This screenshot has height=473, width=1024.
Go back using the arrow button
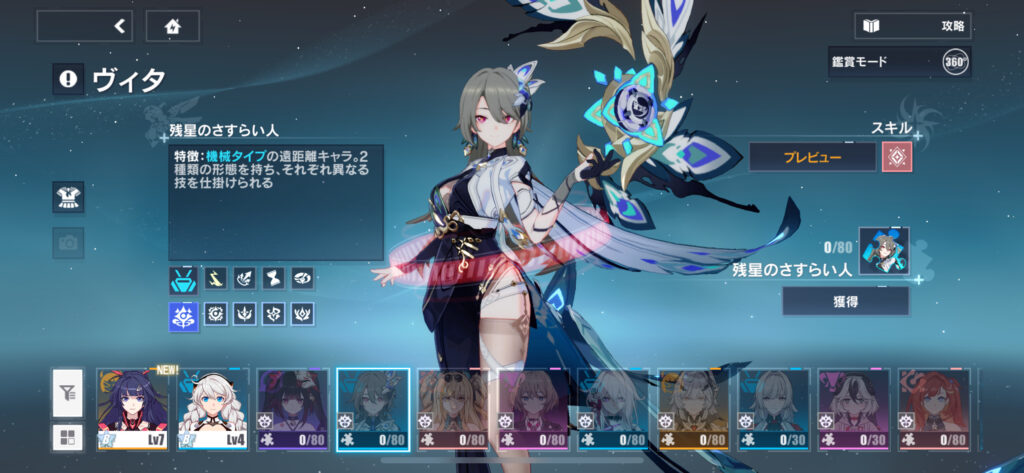85,26
